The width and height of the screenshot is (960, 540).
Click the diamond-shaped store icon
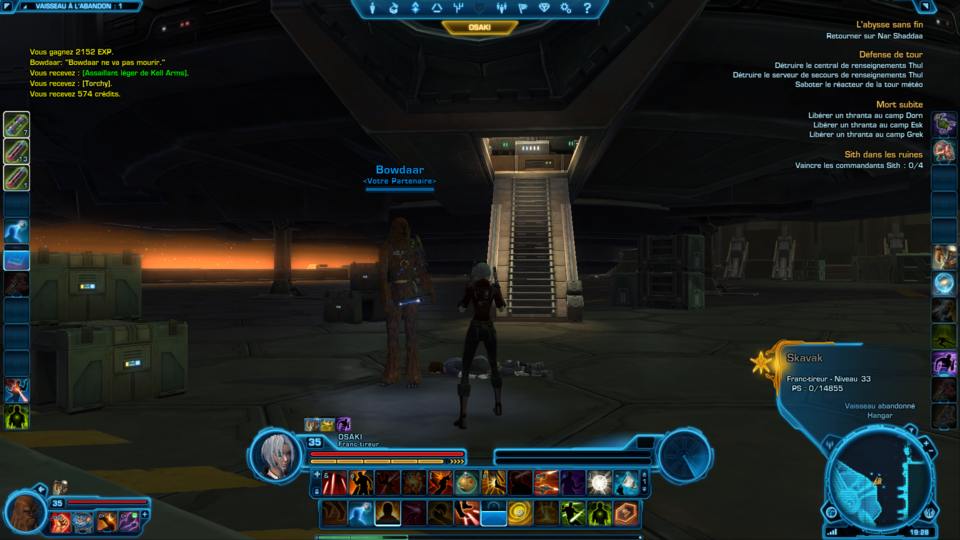pyautogui.click(x=544, y=8)
